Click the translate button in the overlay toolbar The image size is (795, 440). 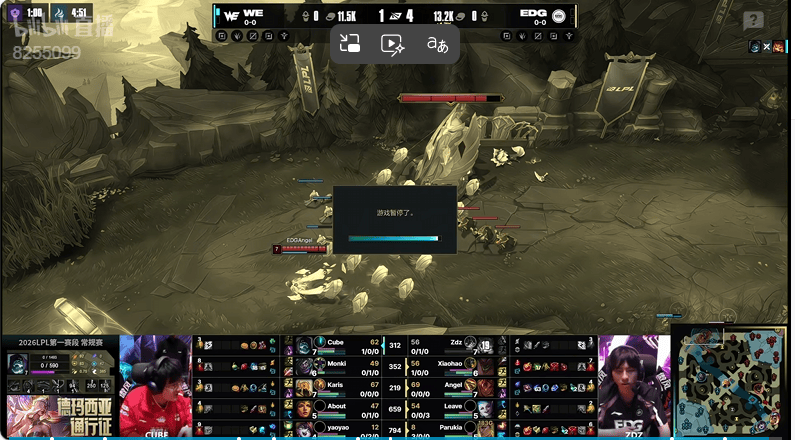[437, 44]
